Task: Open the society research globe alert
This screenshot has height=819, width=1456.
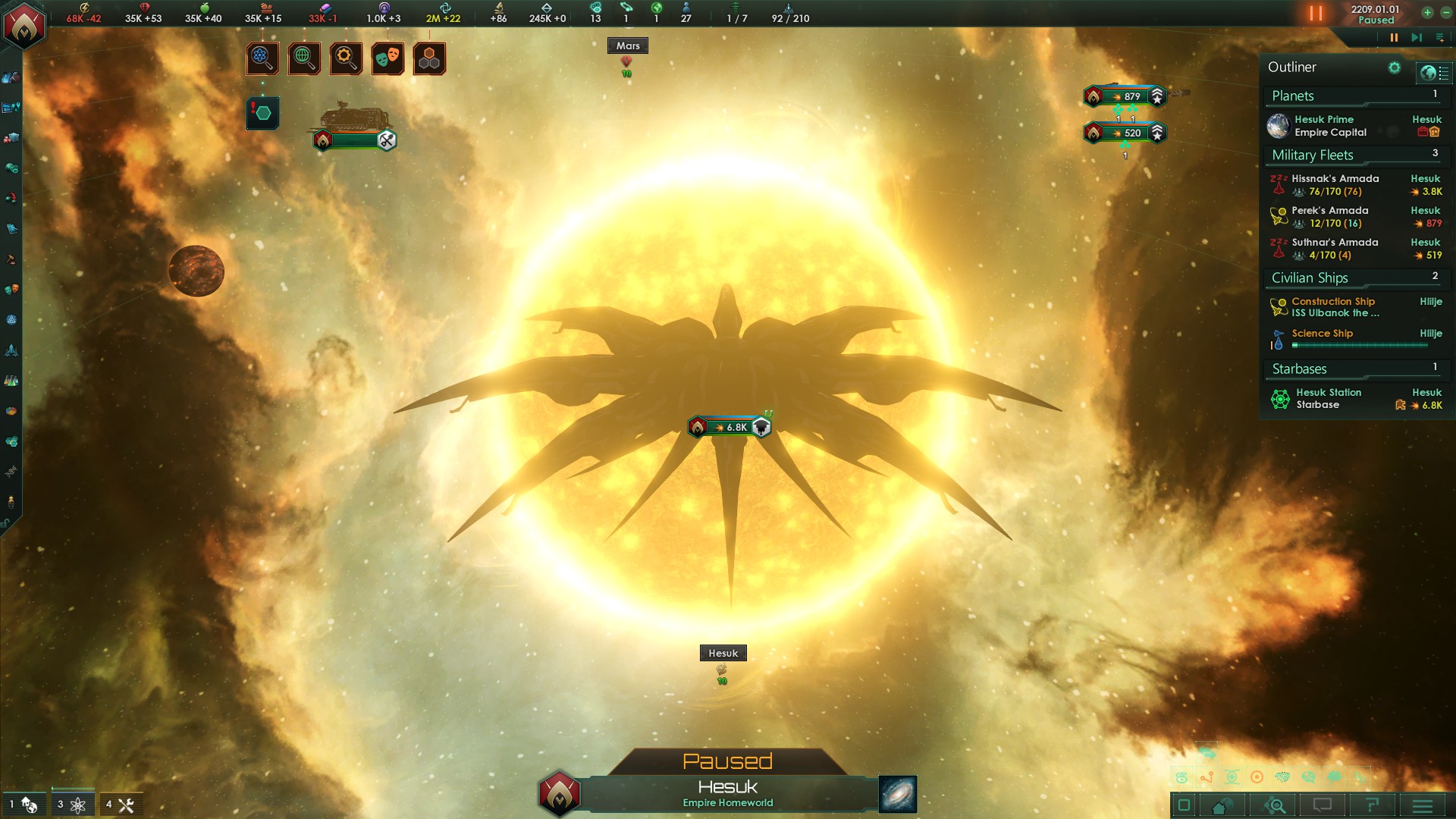Action: click(304, 58)
